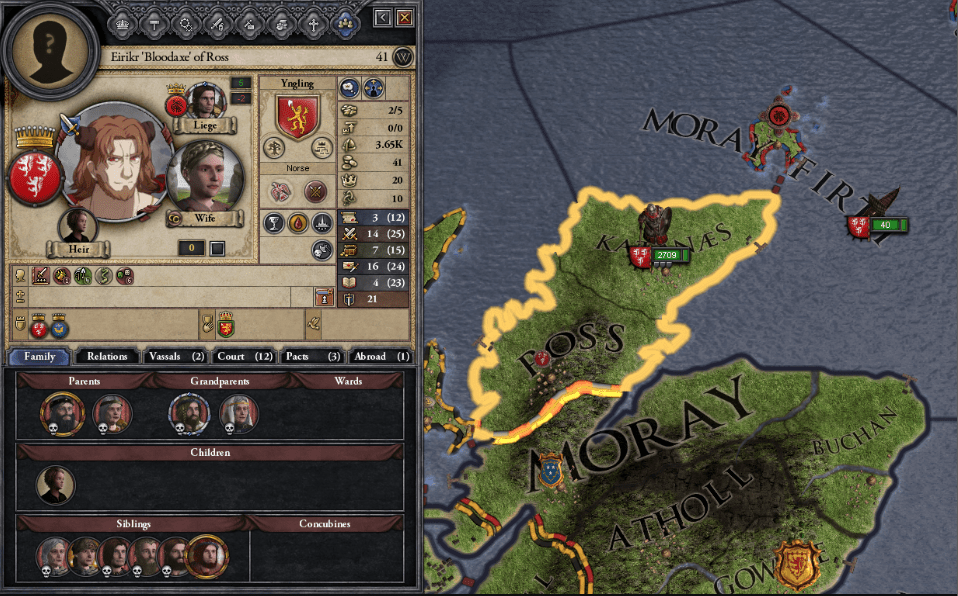Click the back arrow button beside close

pos(382,18)
